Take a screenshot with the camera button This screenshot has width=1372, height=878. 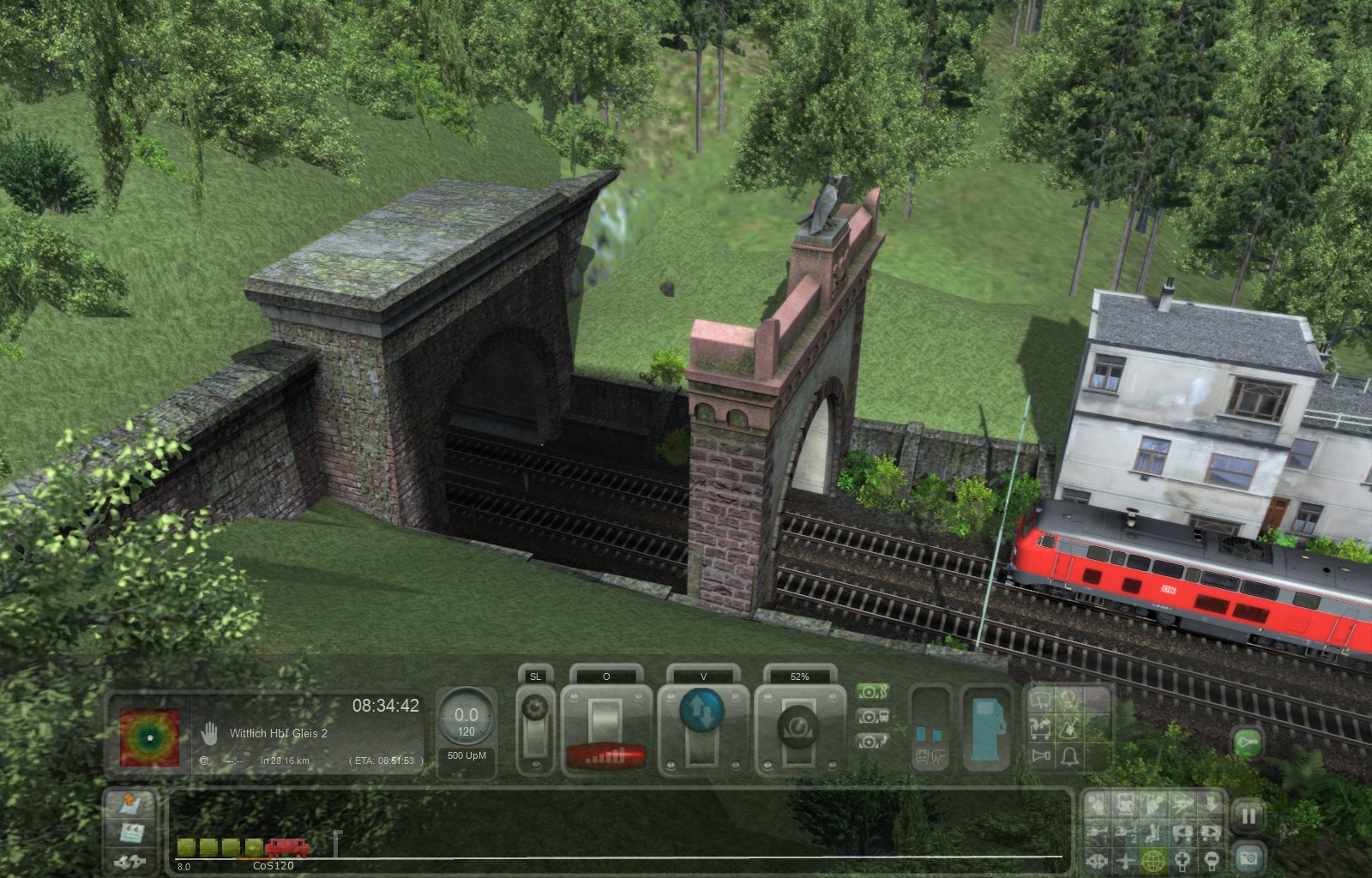1249,857
